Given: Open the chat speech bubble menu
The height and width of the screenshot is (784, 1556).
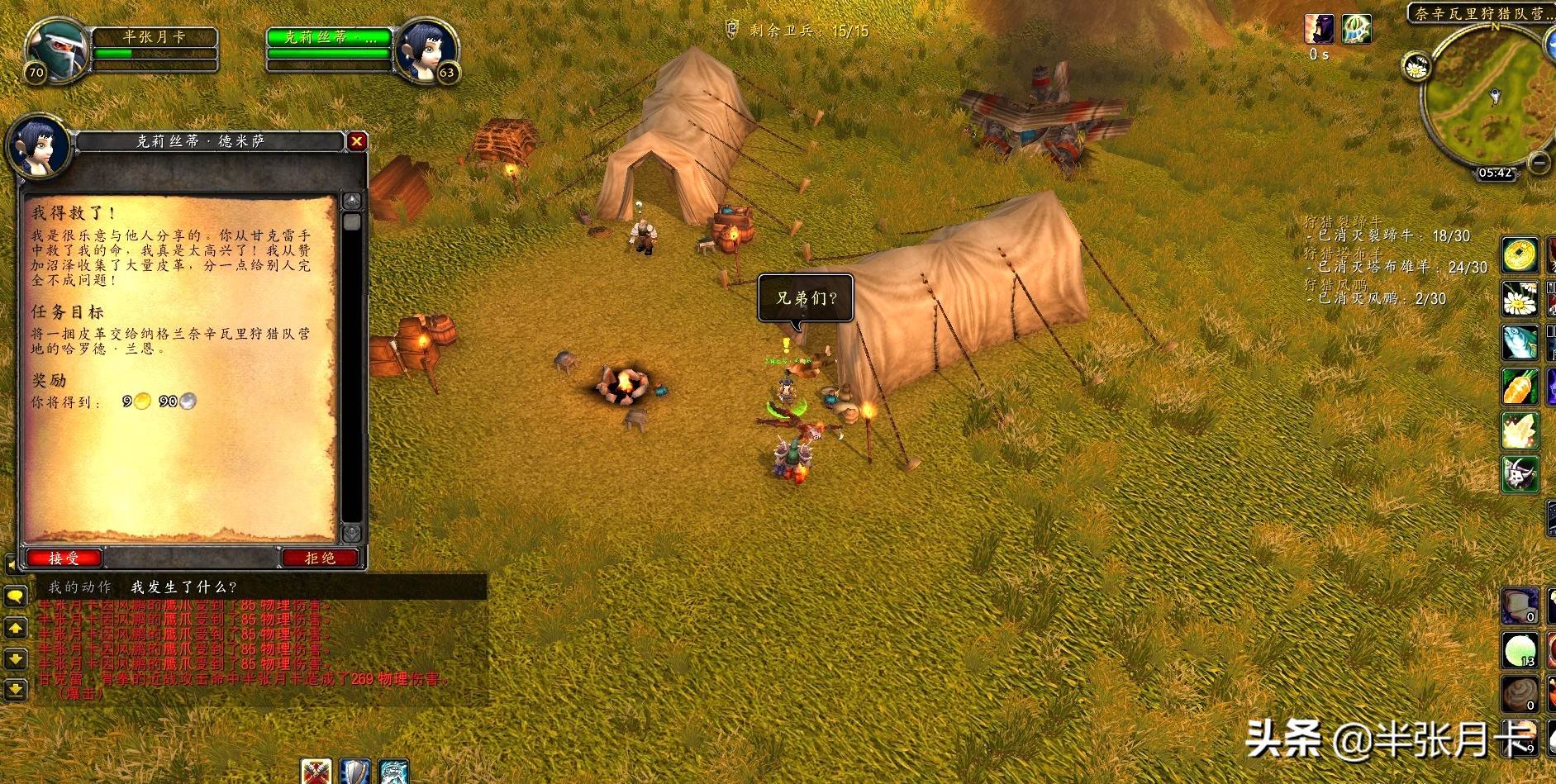Looking at the screenshot, I should [15, 596].
